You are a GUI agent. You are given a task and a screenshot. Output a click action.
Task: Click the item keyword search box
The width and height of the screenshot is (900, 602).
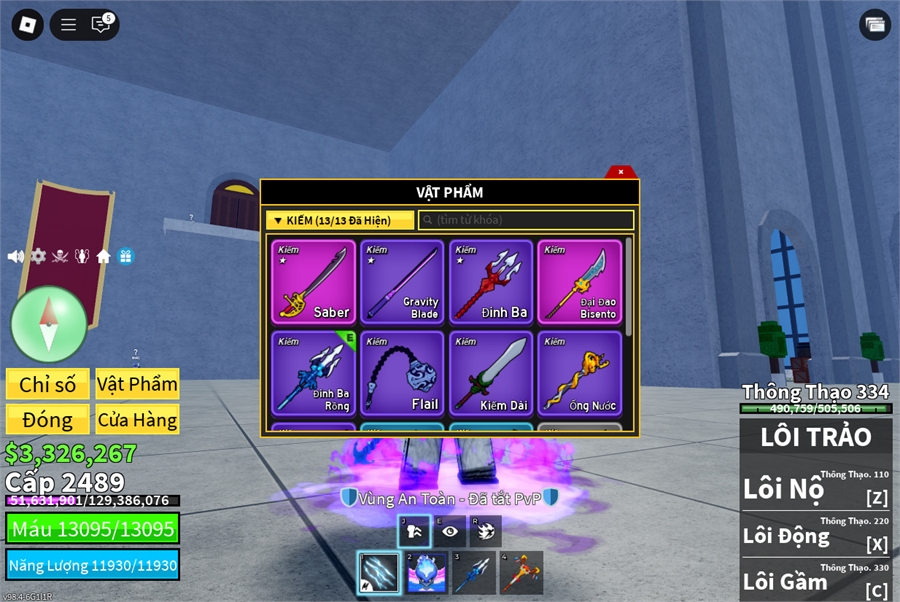(x=526, y=220)
